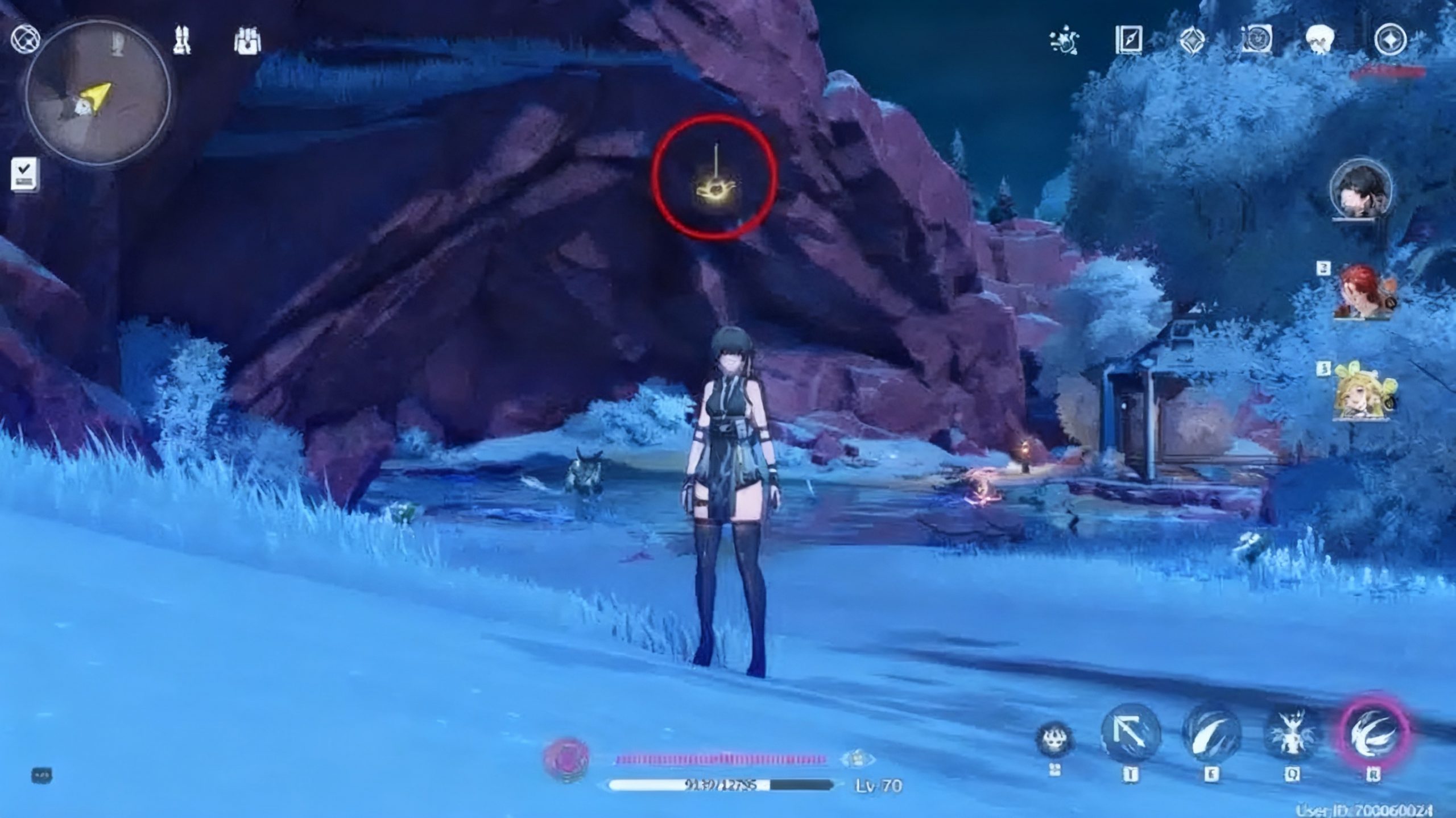Screen dimensions: 1456x818
Task: Open the square emblem icon with info mark
Action: click(x=1256, y=40)
